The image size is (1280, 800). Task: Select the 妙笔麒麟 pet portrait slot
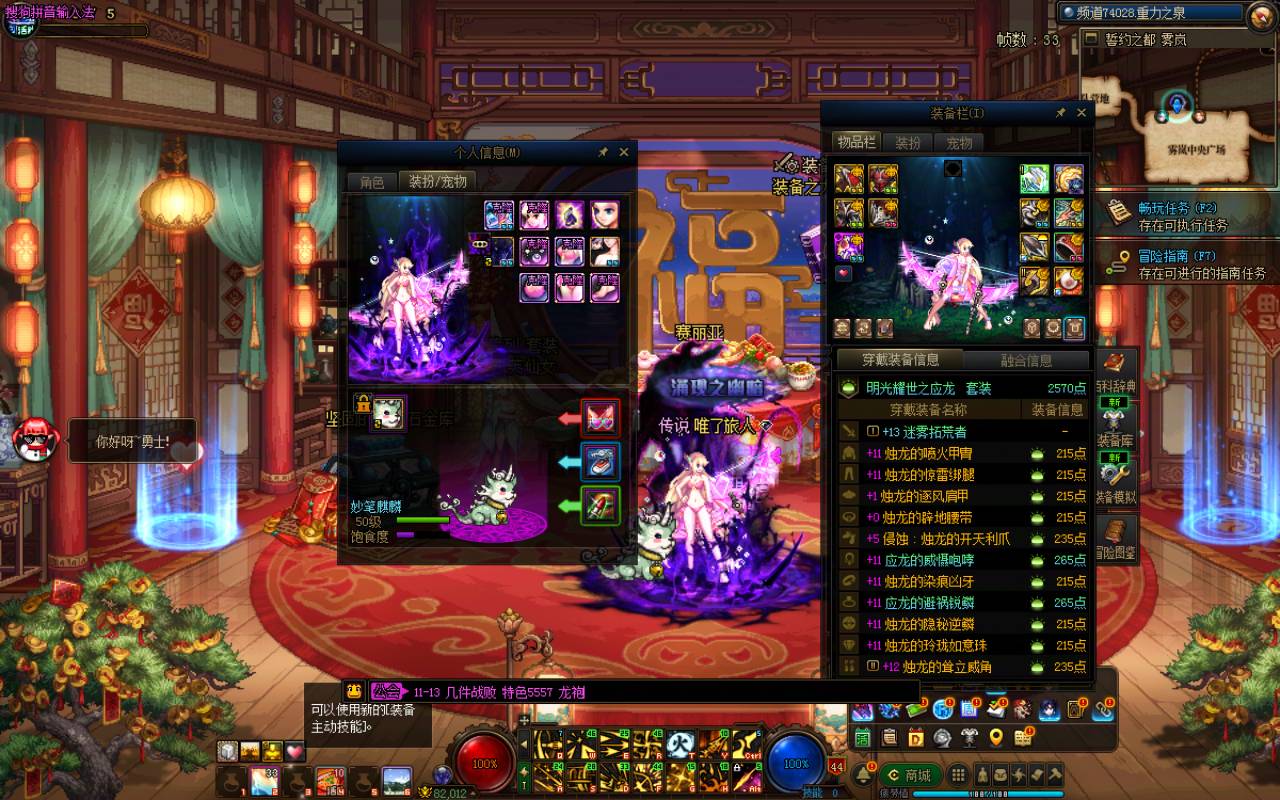(x=388, y=413)
